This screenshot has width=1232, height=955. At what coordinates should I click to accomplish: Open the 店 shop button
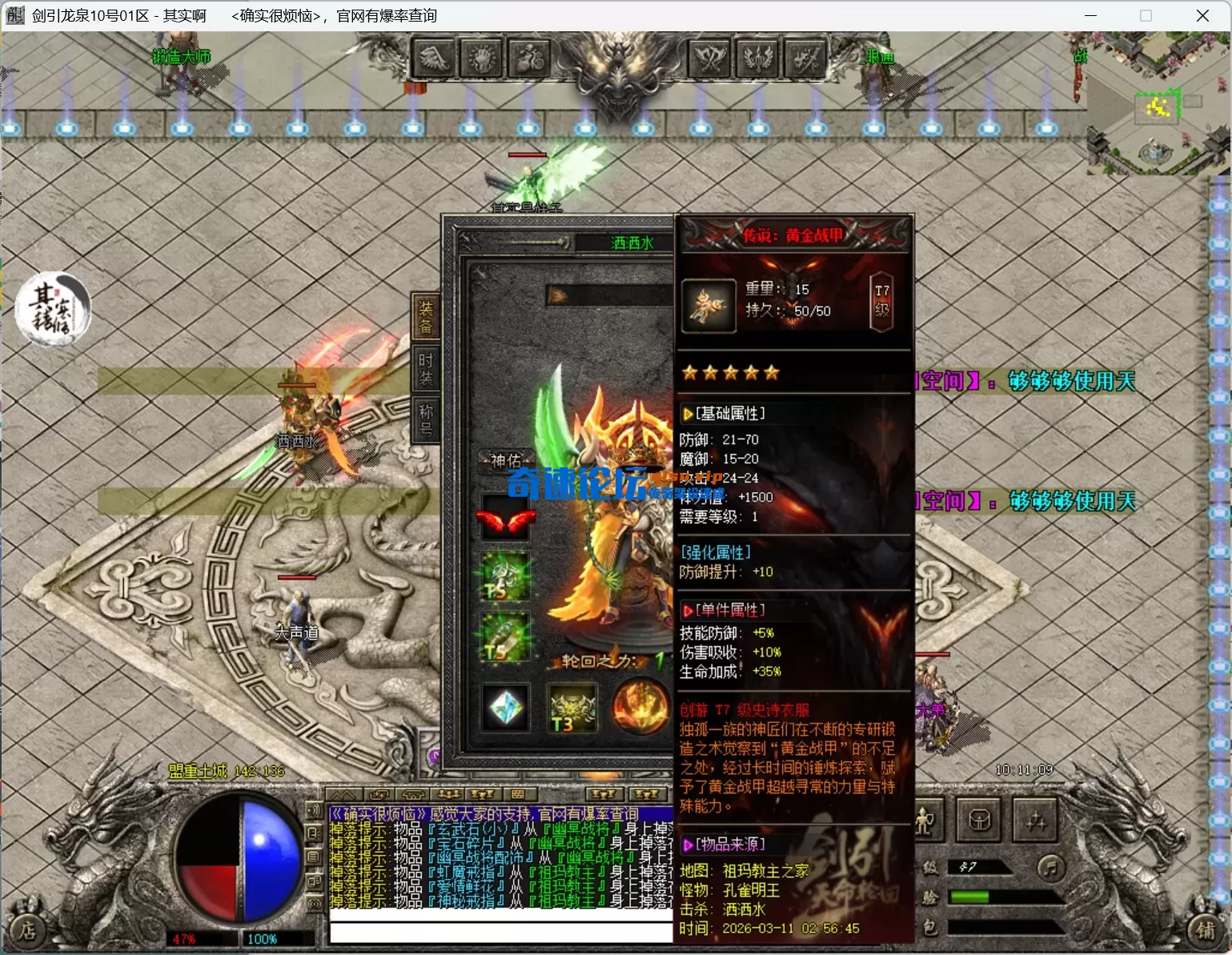tap(28, 929)
